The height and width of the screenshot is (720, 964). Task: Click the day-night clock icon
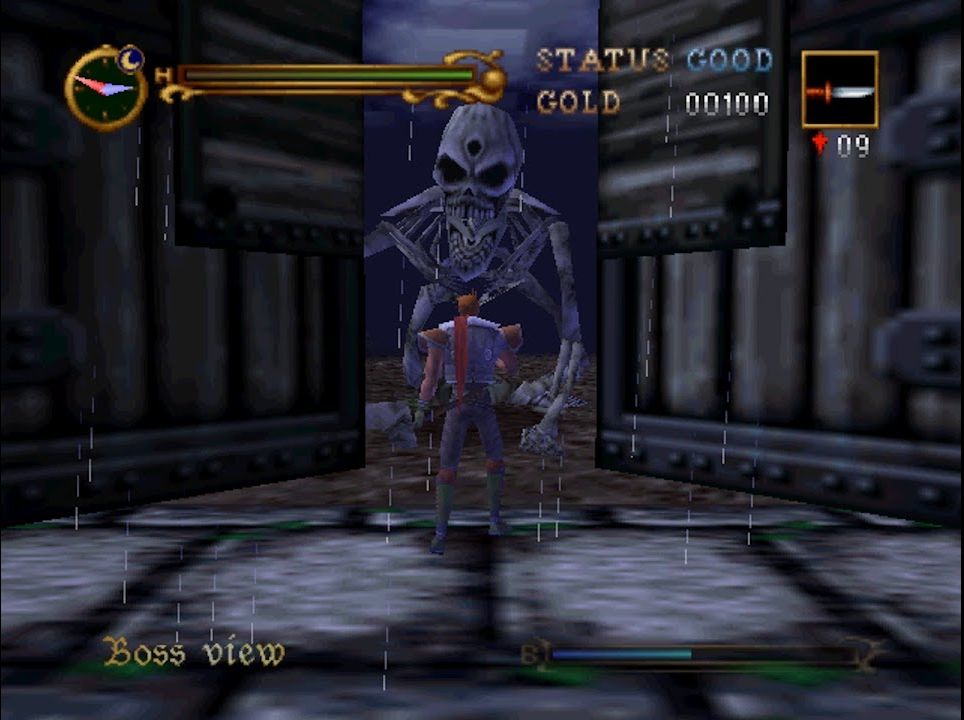(106, 87)
